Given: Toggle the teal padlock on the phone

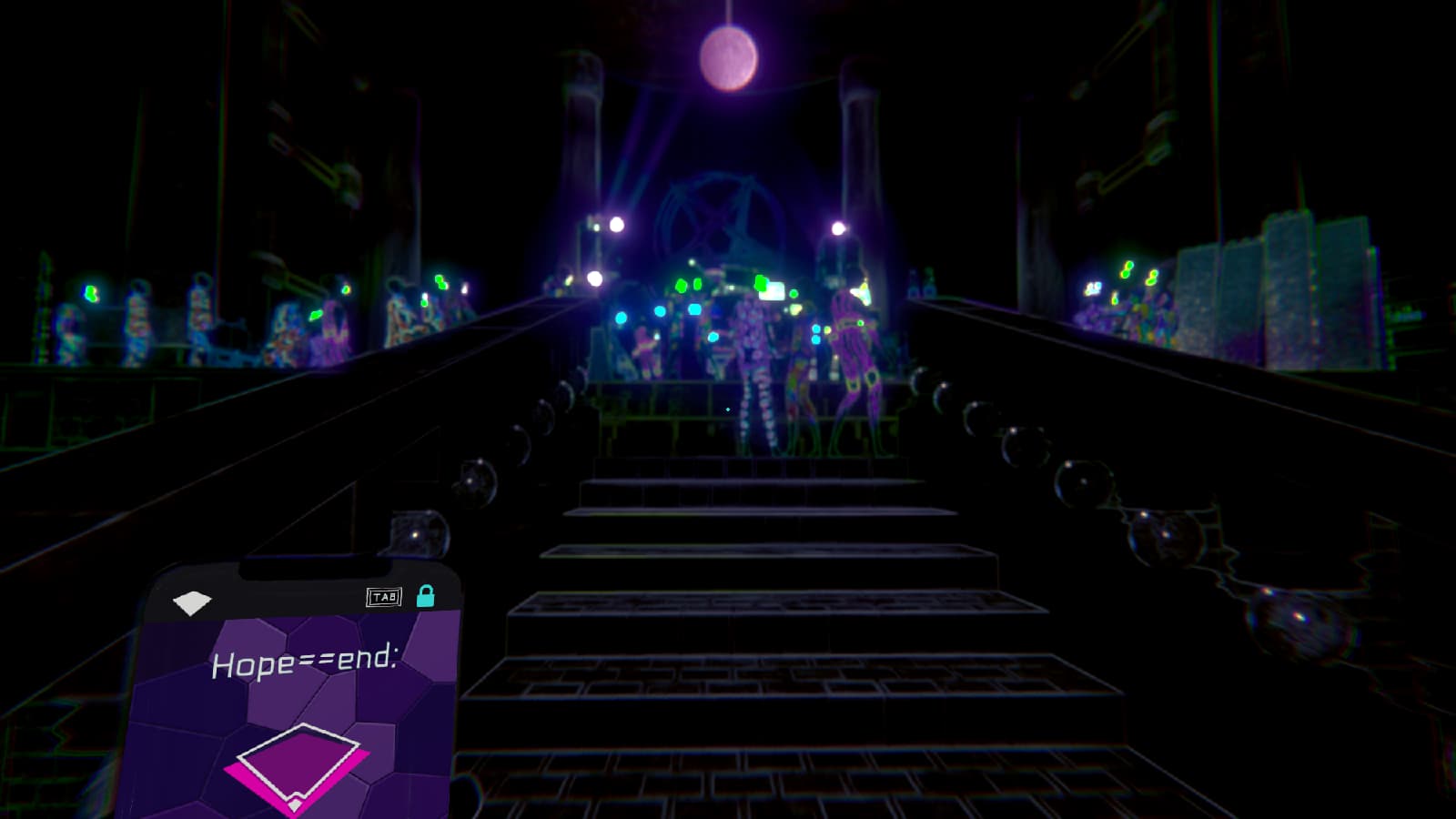Looking at the screenshot, I should pos(425,596).
